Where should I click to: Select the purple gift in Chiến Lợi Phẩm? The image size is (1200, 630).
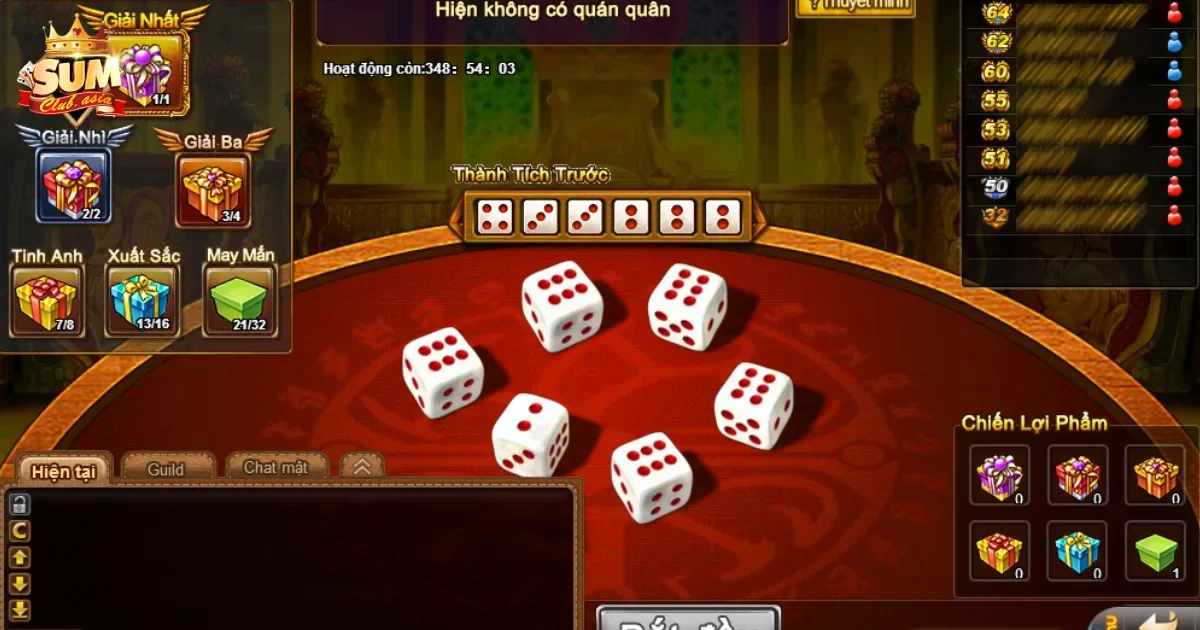pyautogui.click(x=998, y=474)
